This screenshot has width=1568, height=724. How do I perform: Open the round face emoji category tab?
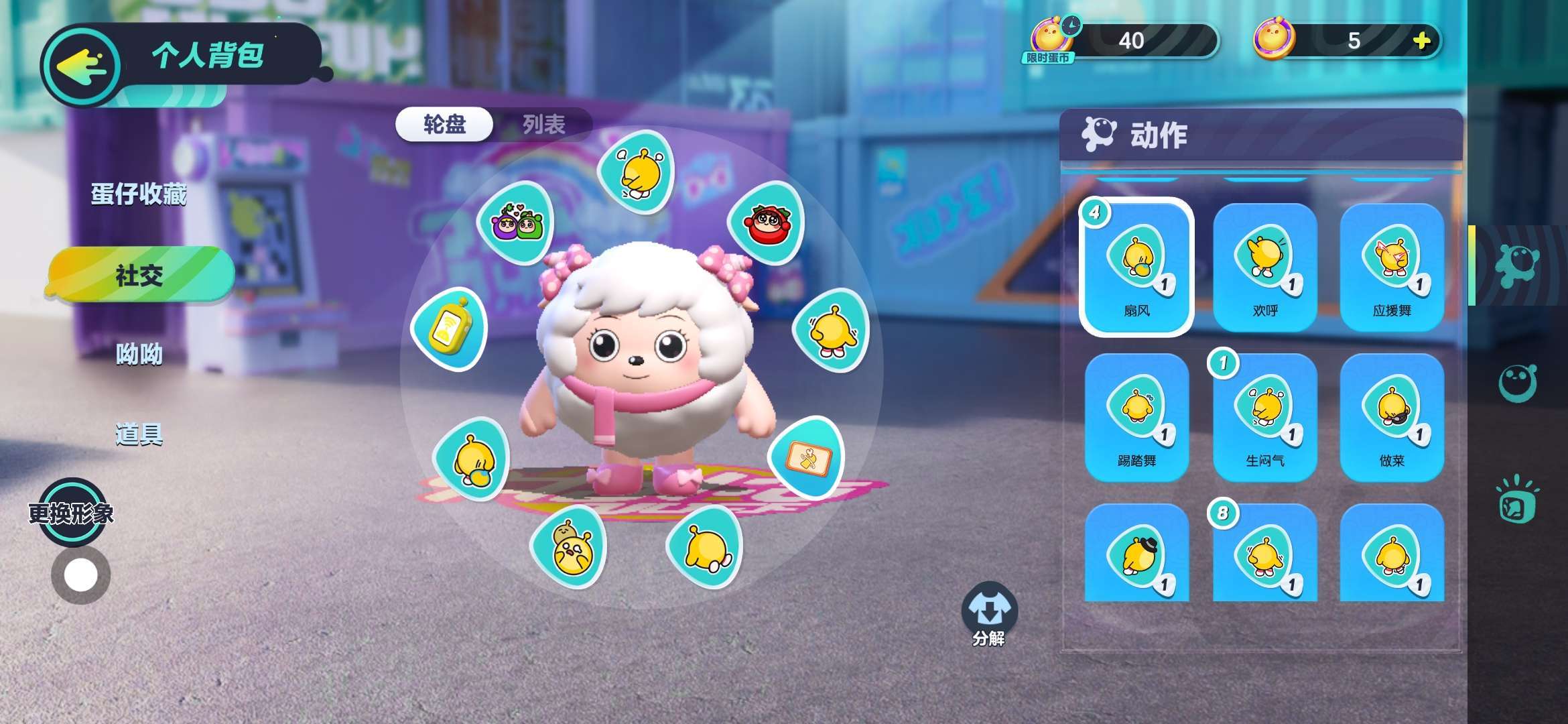tap(1517, 383)
